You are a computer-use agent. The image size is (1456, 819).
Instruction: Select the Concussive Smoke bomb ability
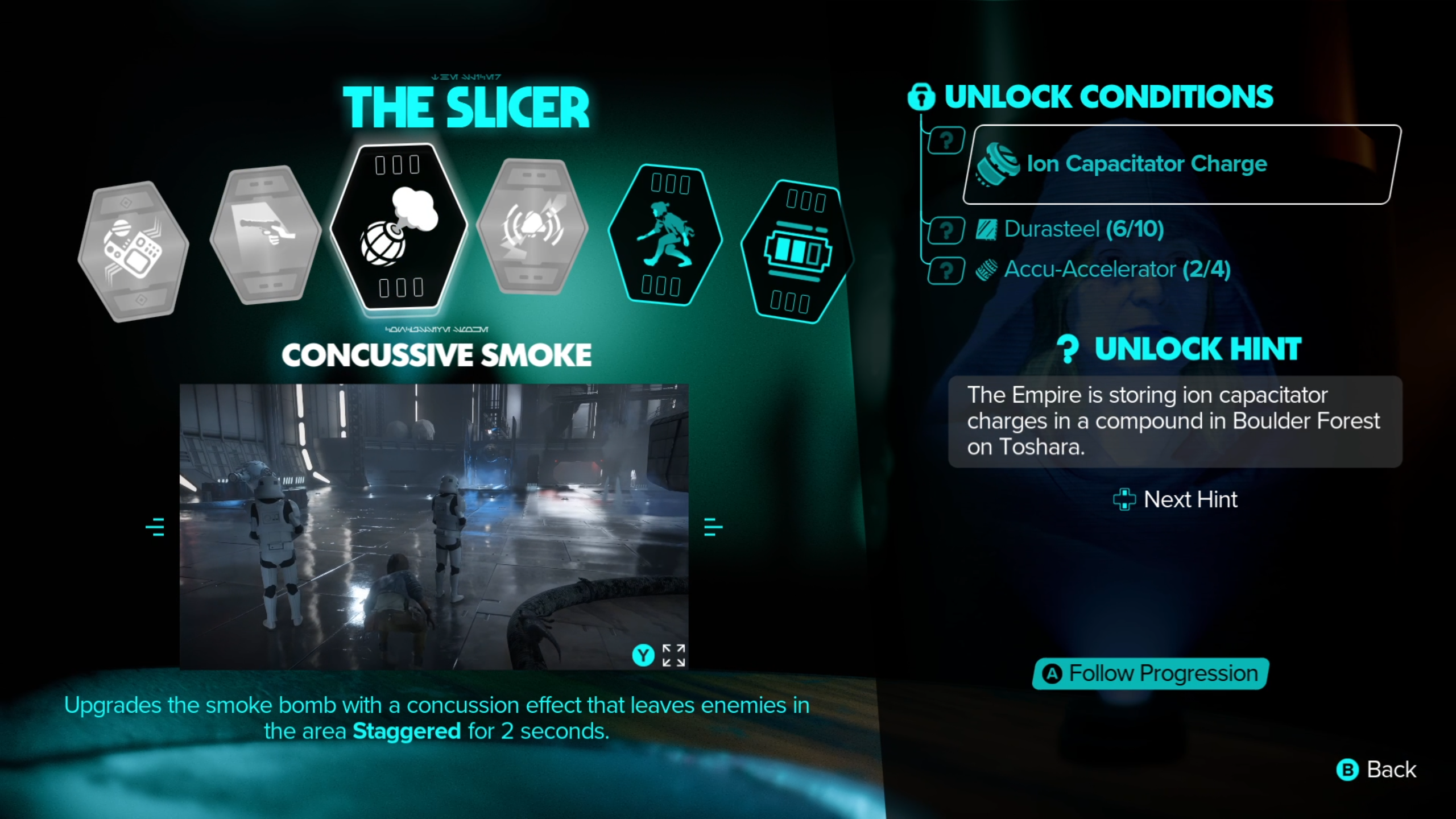coord(399,226)
